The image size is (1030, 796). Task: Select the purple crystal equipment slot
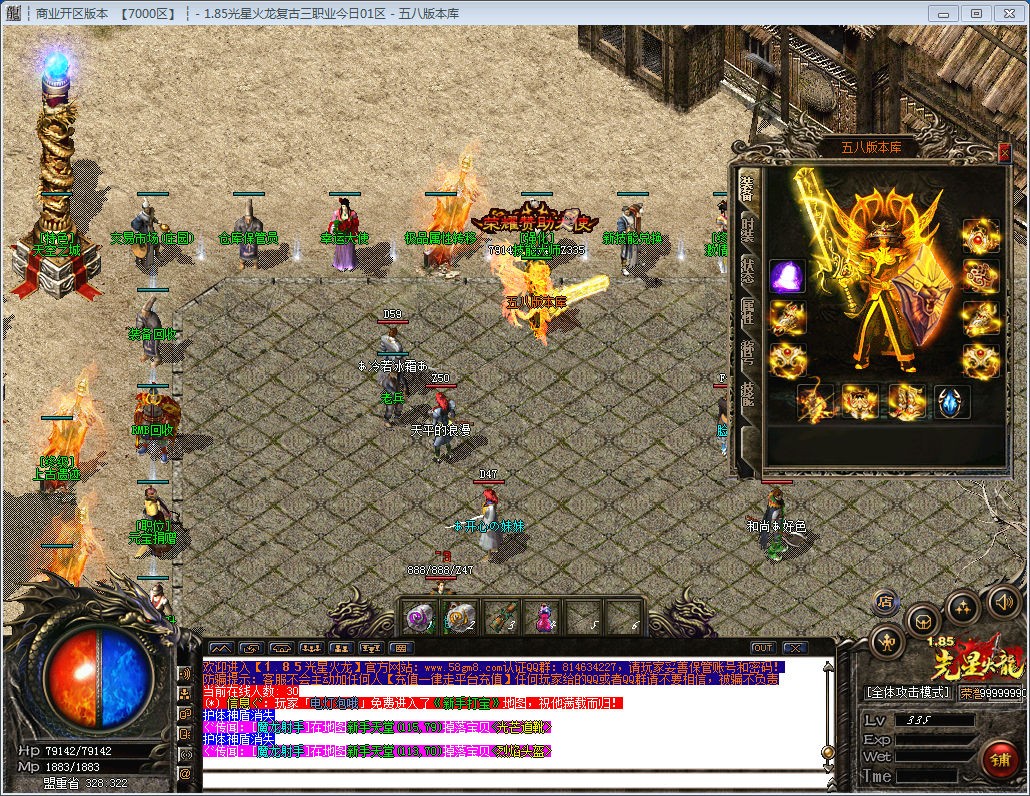(x=787, y=277)
